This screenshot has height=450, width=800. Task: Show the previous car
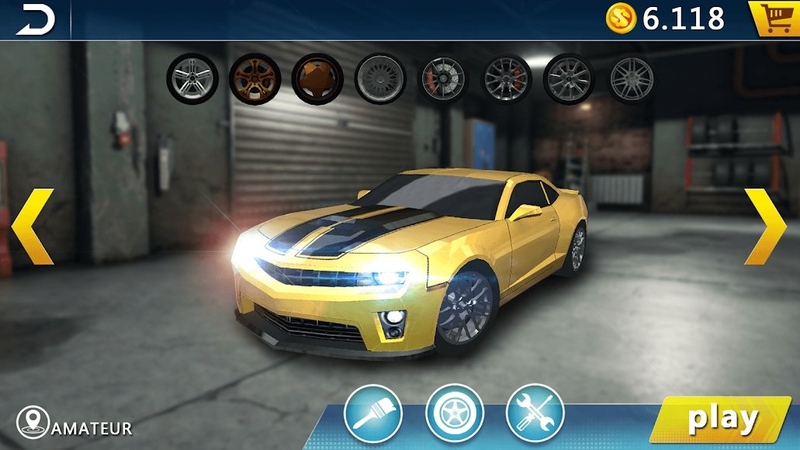point(31,226)
